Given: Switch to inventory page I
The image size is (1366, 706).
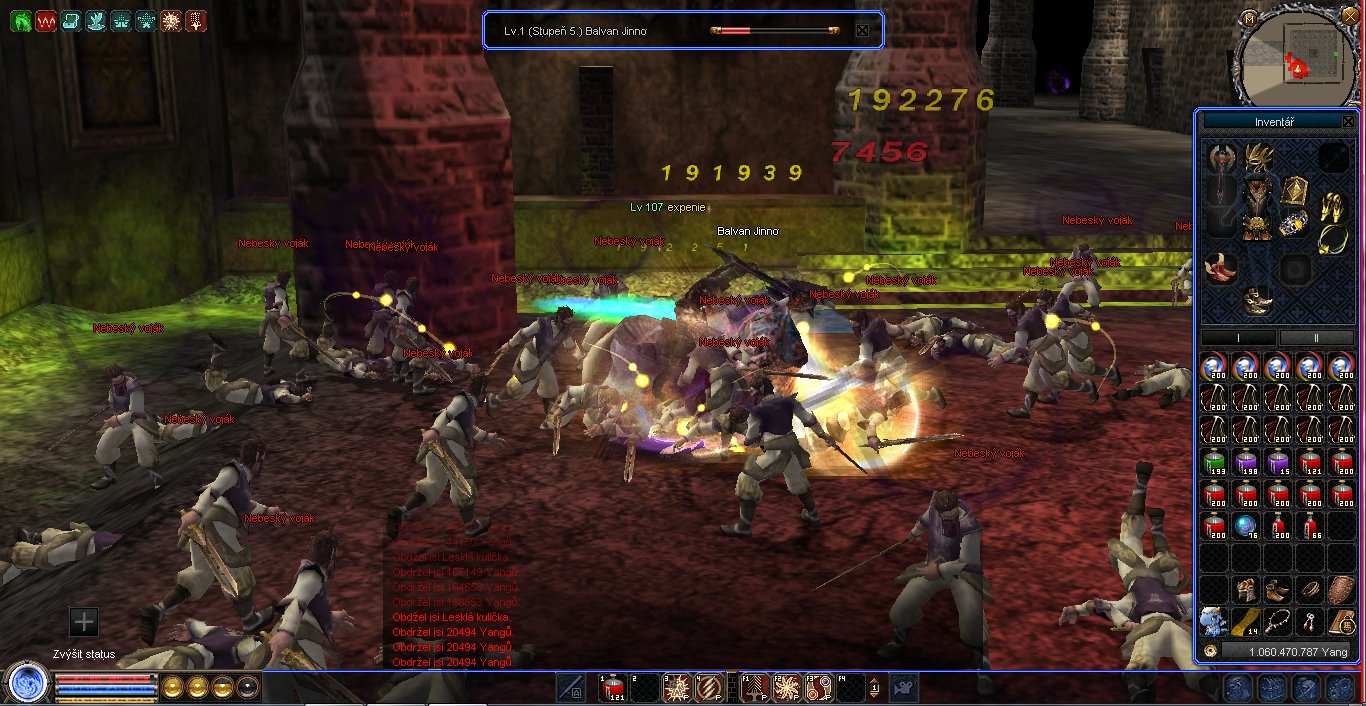Looking at the screenshot, I should coord(1238,338).
